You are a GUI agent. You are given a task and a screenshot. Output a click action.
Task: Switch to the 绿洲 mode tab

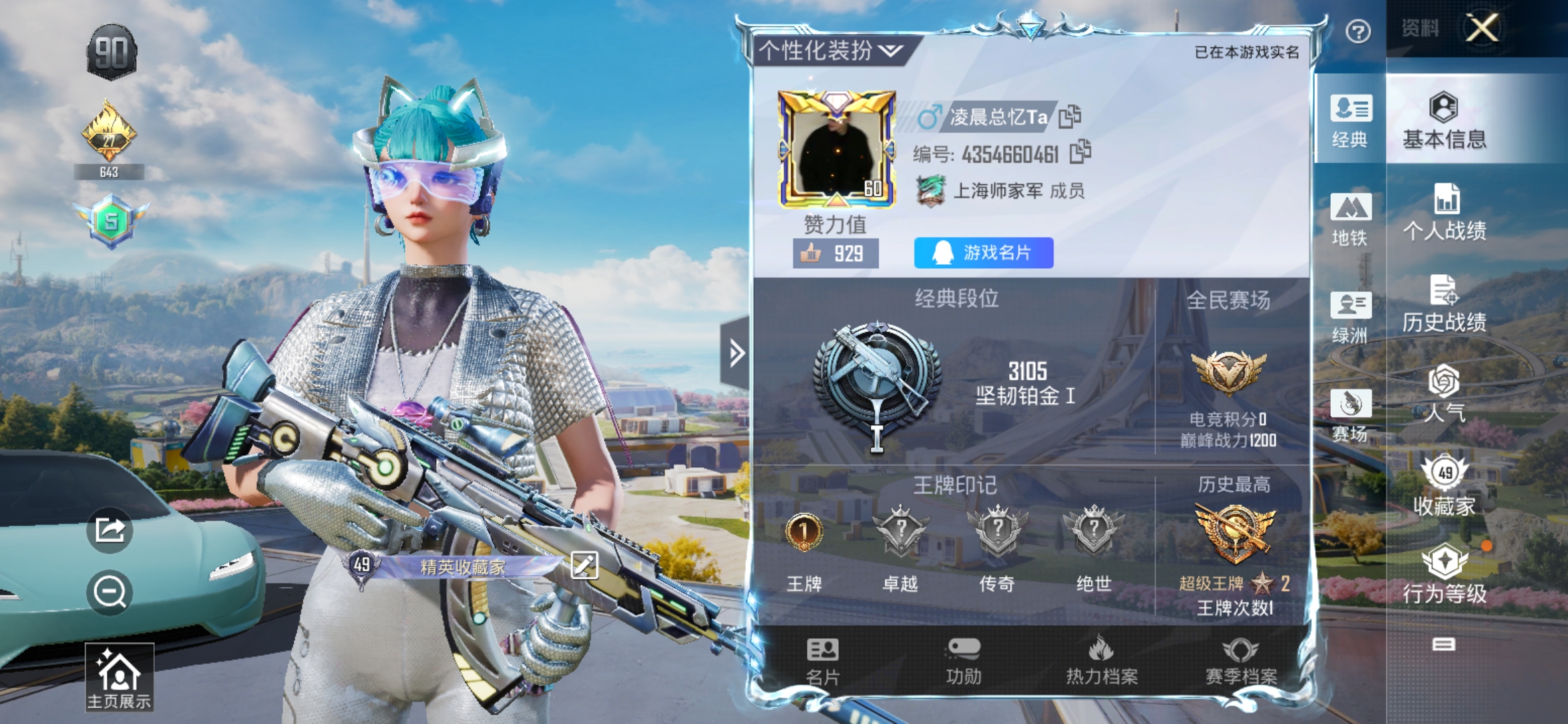click(x=1350, y=318)
